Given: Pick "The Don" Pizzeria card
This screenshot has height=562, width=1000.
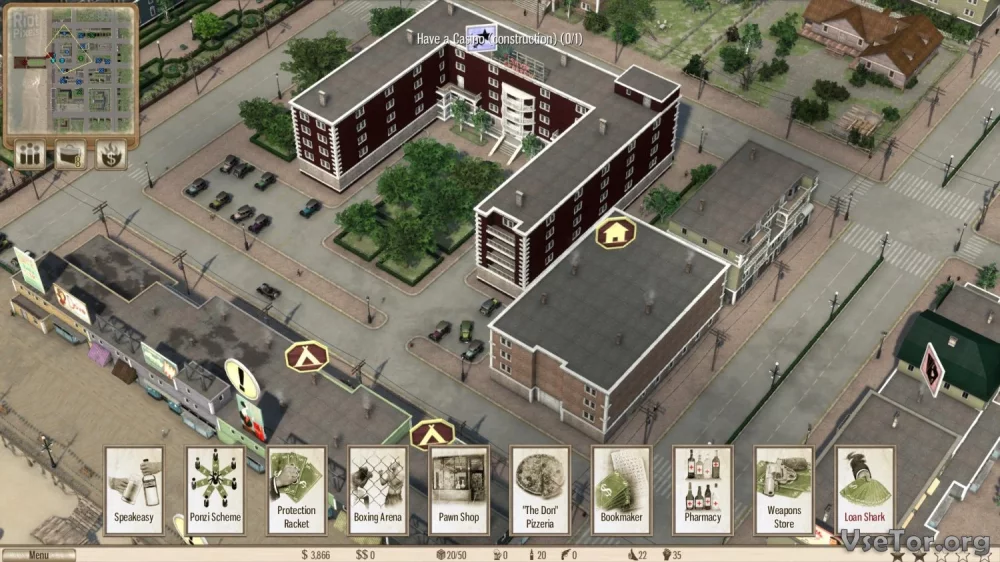Looking at the screenshot, I should [540, 489].
